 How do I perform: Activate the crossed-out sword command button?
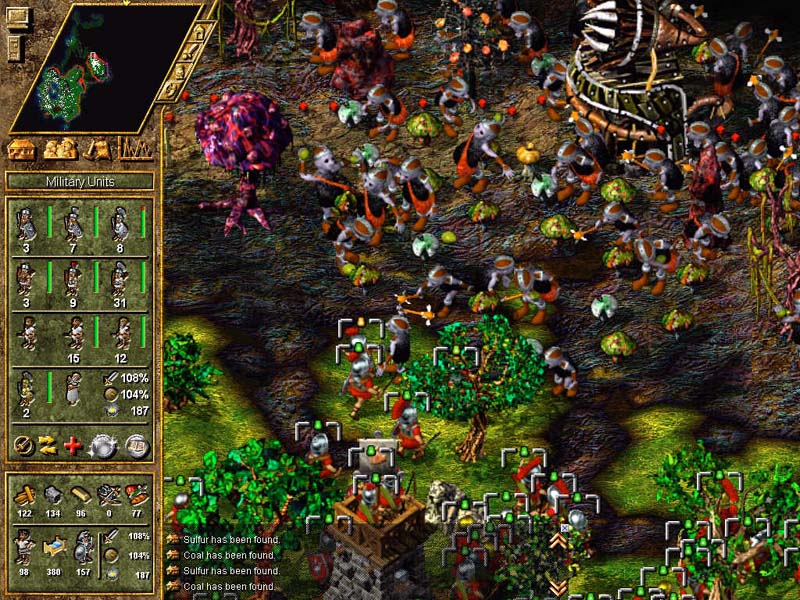point(24,446)
